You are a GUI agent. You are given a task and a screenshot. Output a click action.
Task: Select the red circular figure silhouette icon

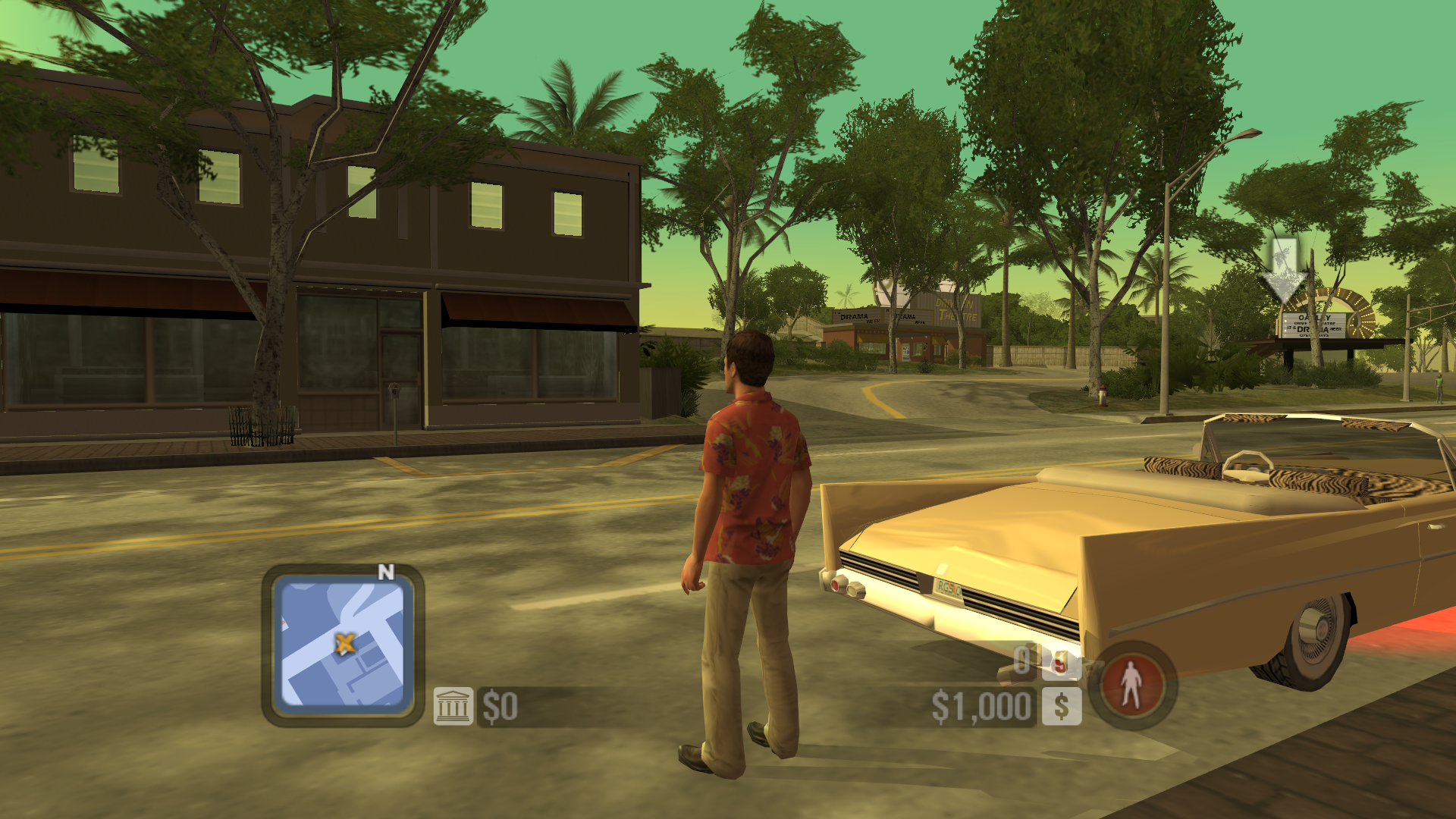1131,684
